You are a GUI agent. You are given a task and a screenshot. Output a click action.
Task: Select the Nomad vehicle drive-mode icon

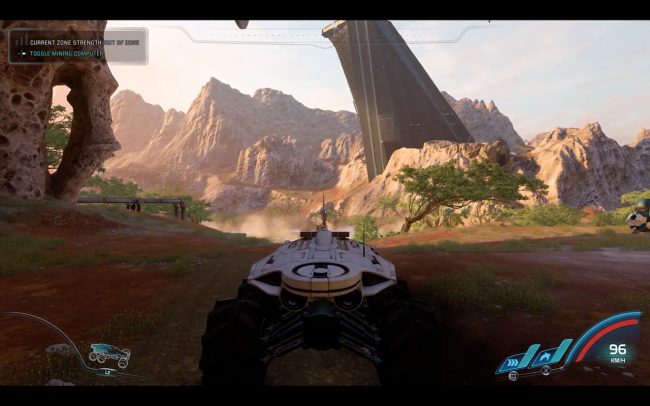coord(108,354)
